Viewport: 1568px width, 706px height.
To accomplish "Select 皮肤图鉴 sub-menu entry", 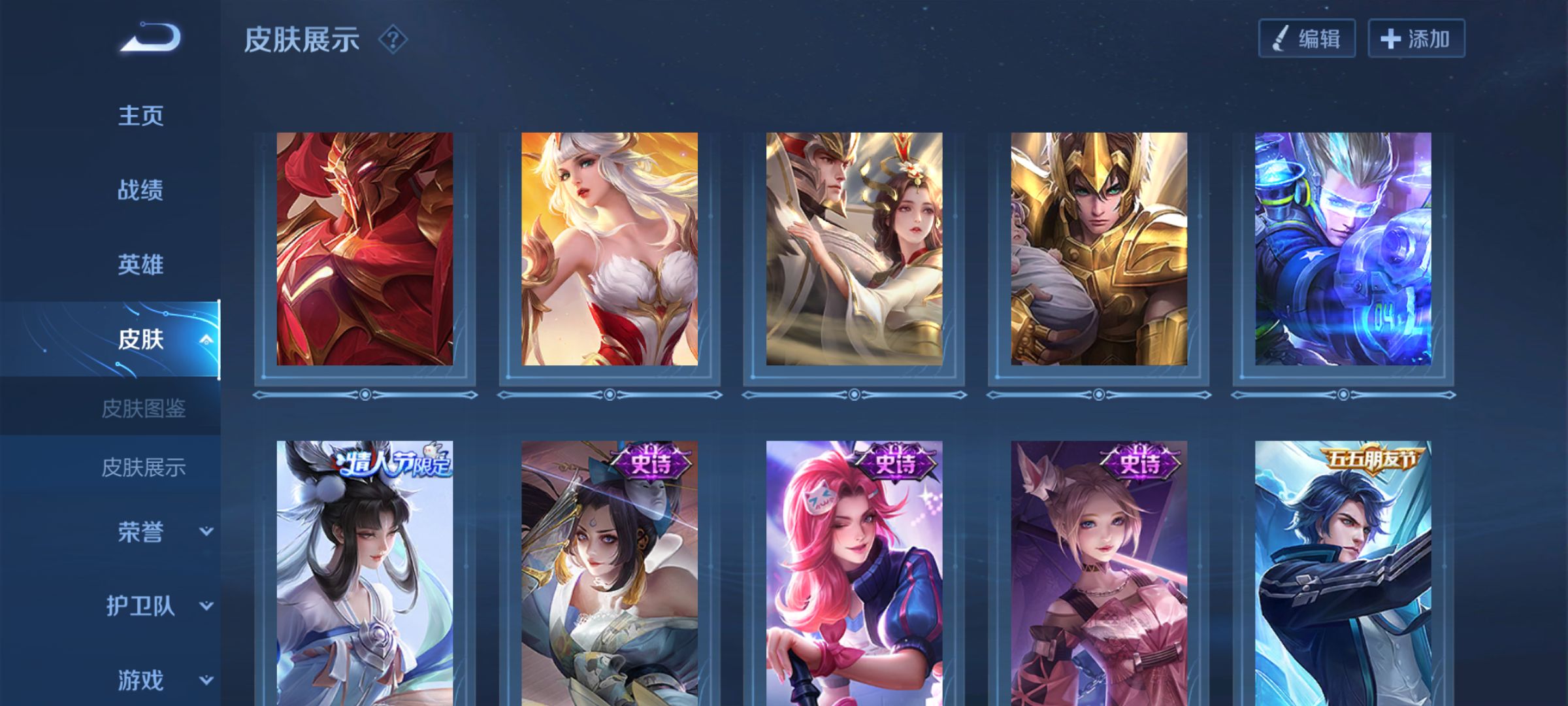I will tap(144, 409).
